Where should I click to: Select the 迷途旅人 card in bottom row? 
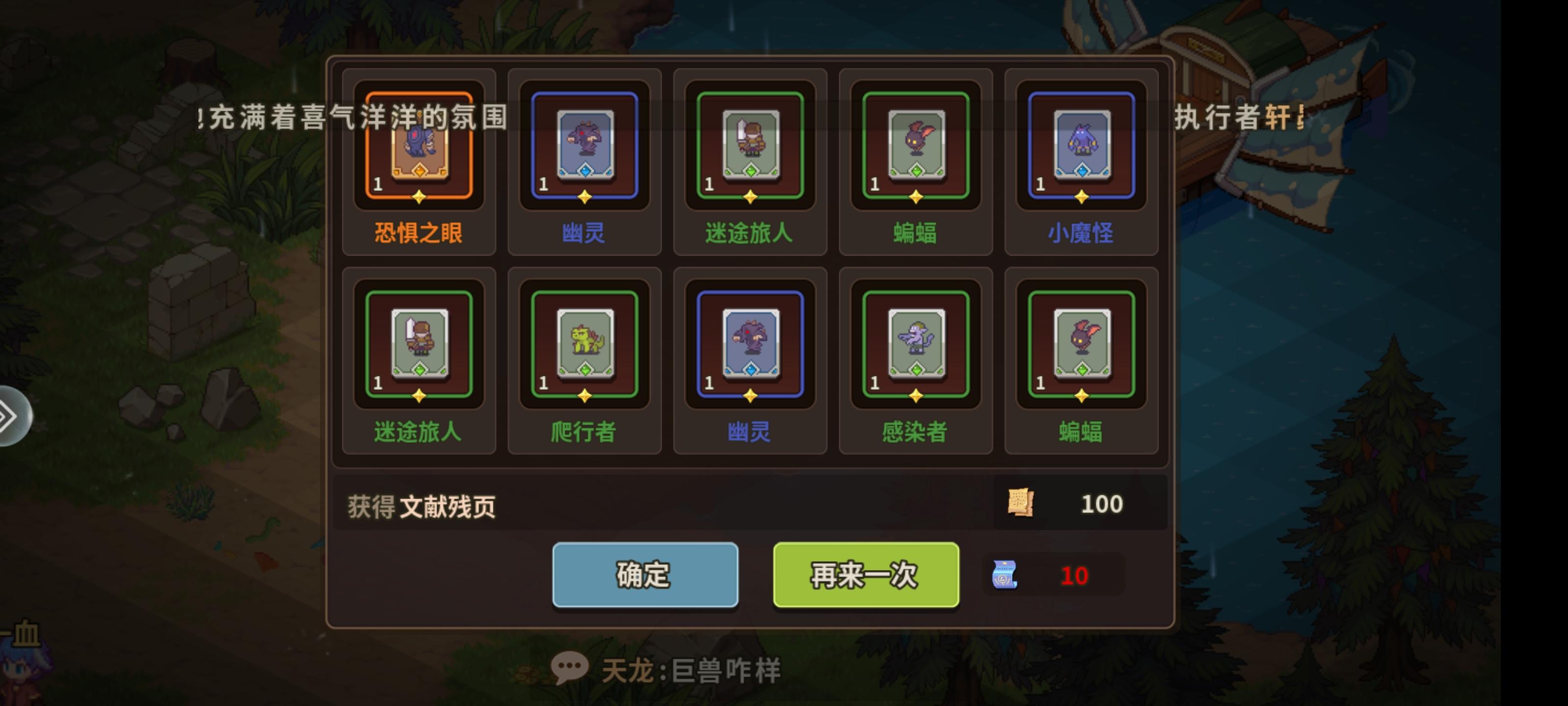point(419,344)
